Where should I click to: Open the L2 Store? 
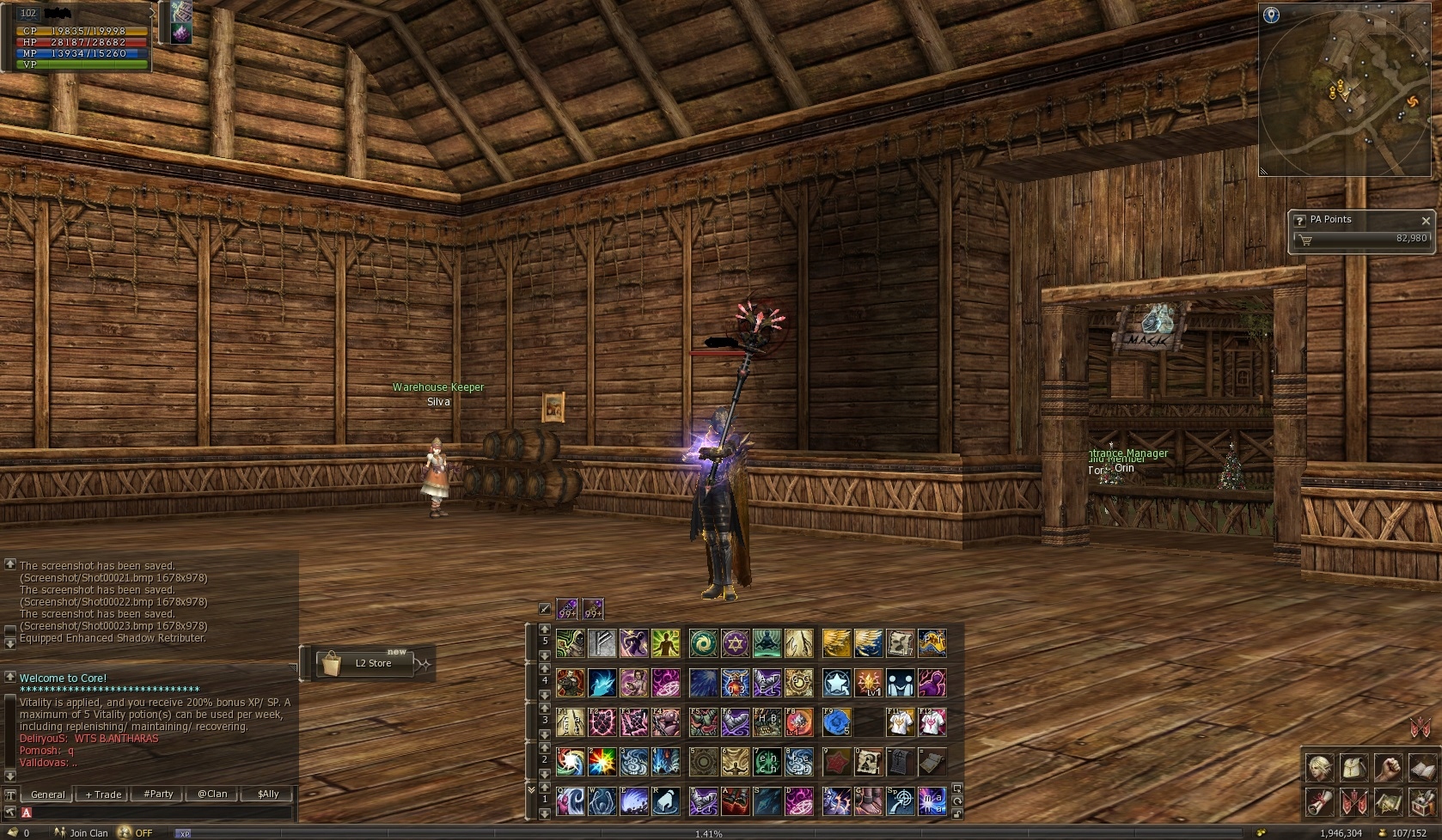365,663
